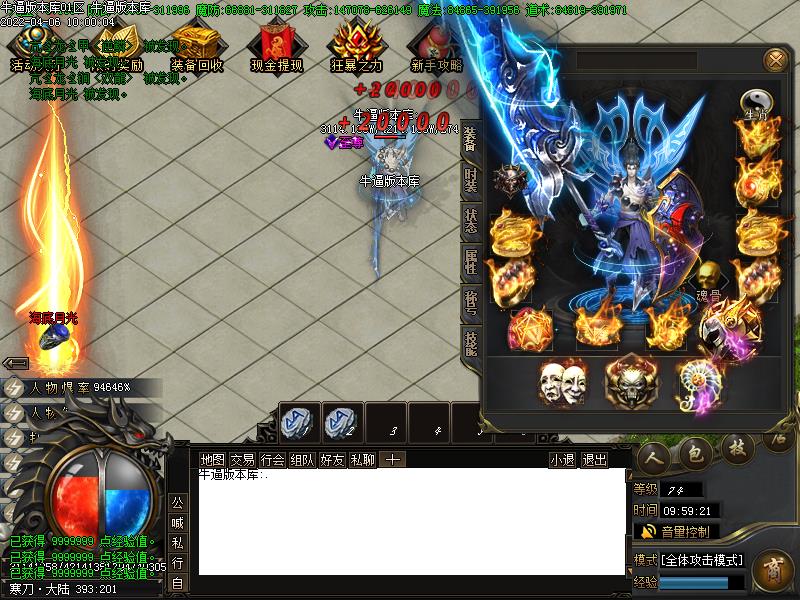Click the 退出 exit button
Viewport: 800px width, 600px height.
(x=594, y=459)
